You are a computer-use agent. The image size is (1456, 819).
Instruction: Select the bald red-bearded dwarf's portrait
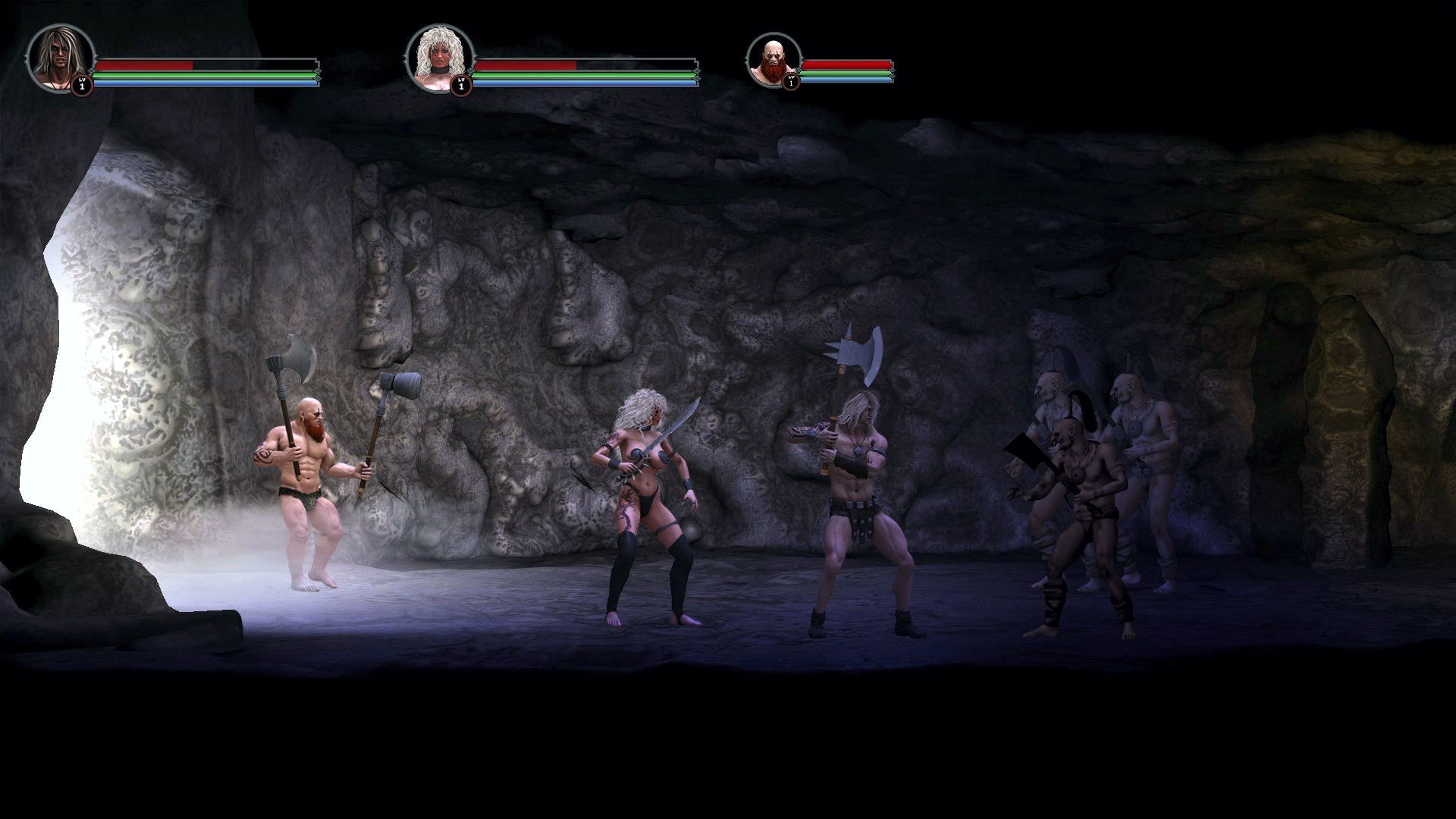point(773,58)
